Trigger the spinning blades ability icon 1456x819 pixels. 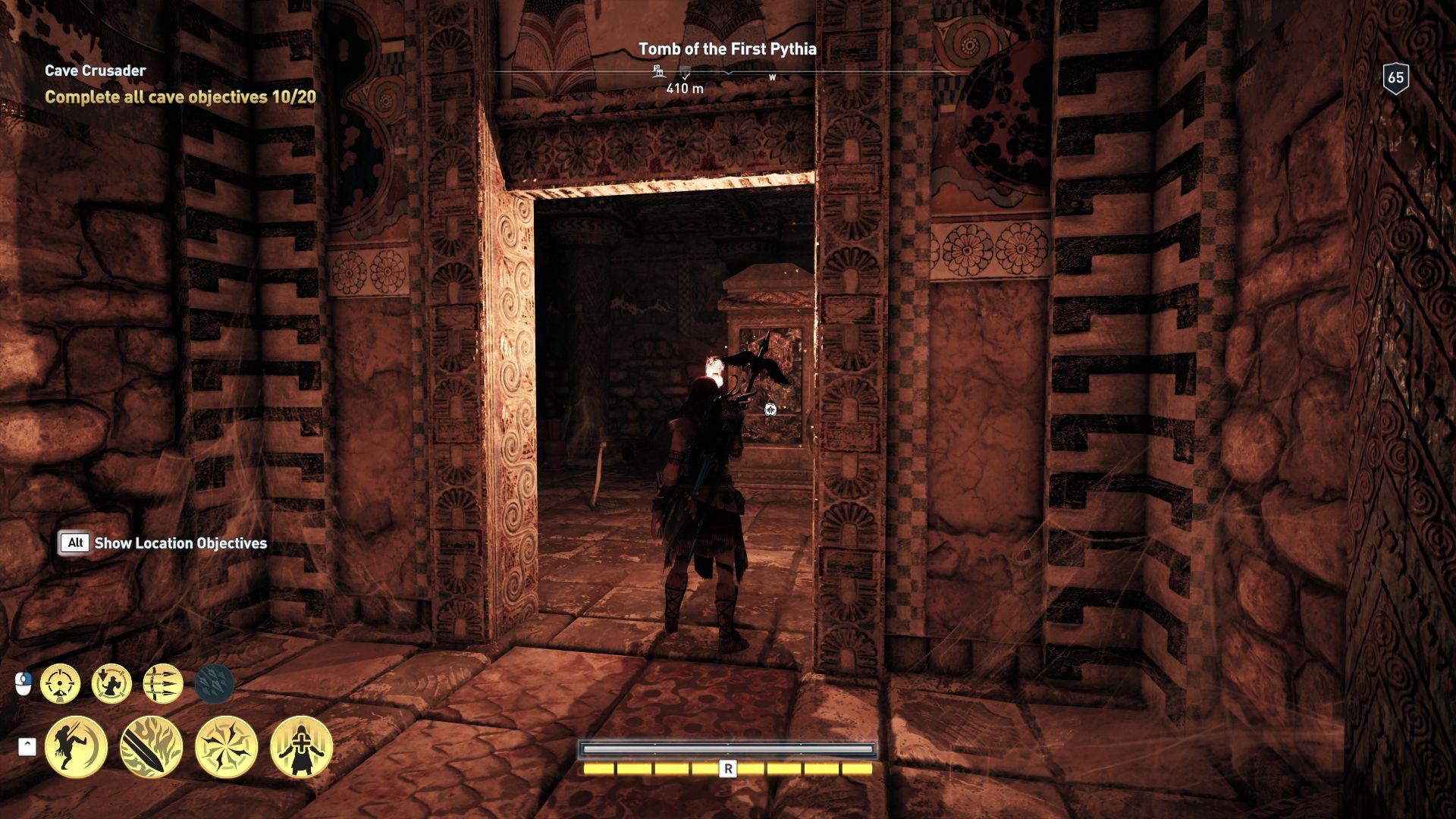tap(226, 747)
